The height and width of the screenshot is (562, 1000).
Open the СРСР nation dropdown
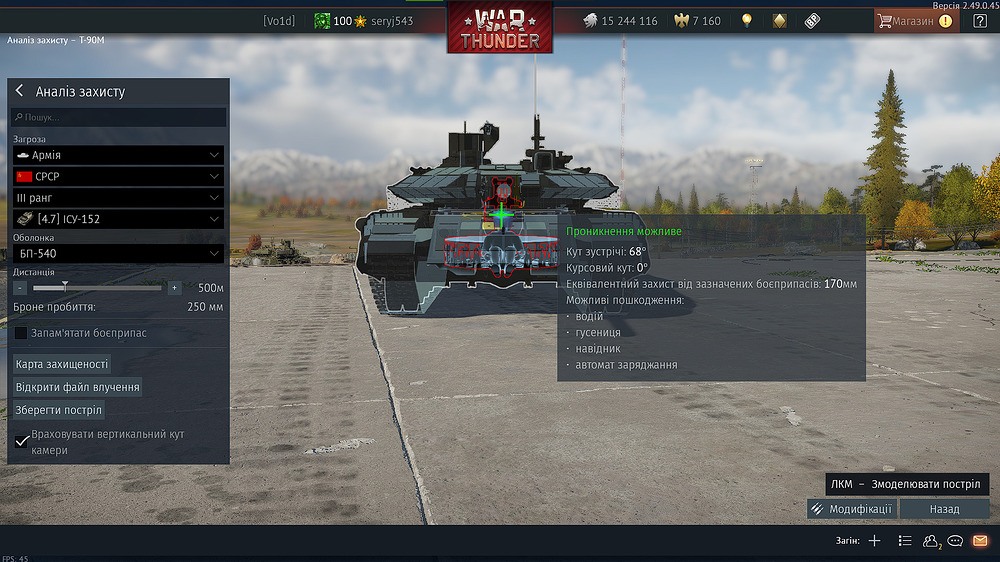[x=118, y=176]
